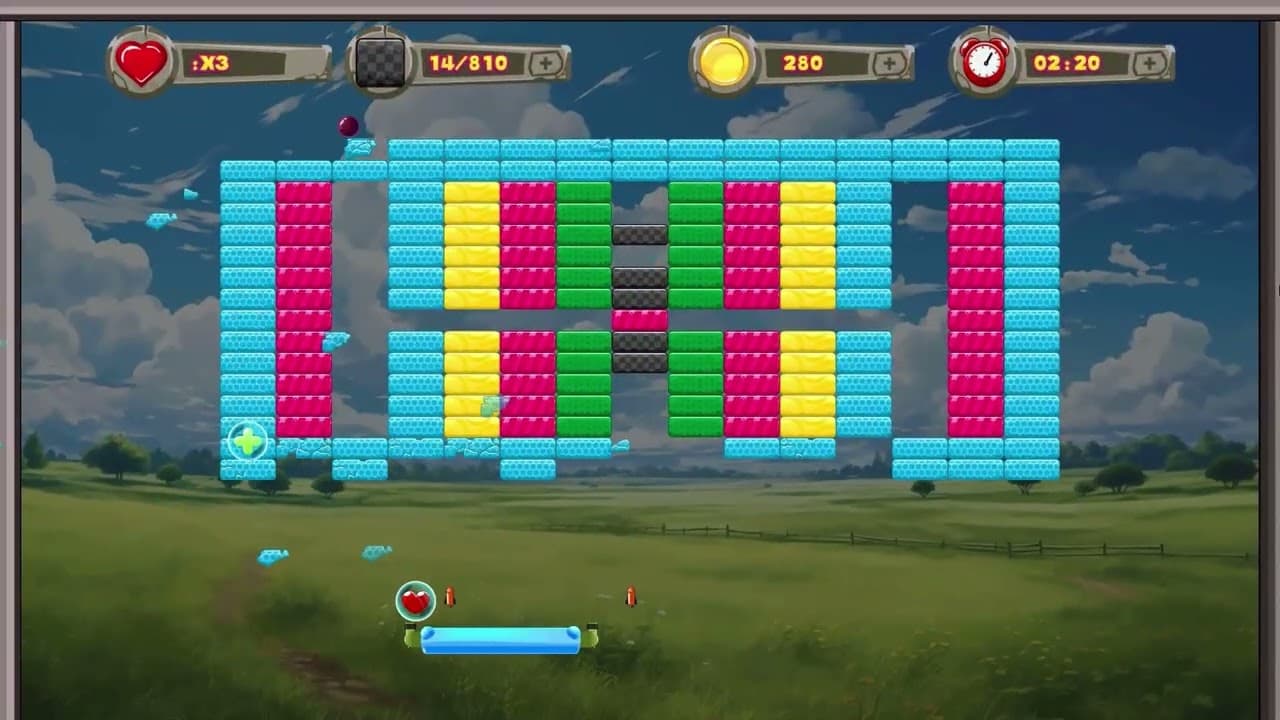Select the falling heart power-up bubble

[416, 599]
